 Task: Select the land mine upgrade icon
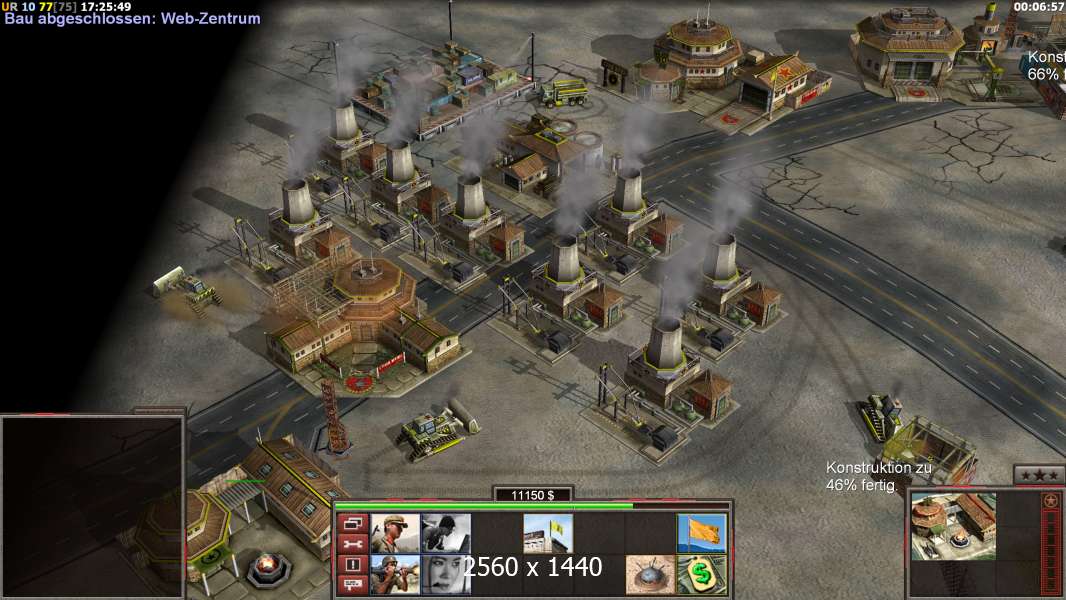(x=650, y=575)
